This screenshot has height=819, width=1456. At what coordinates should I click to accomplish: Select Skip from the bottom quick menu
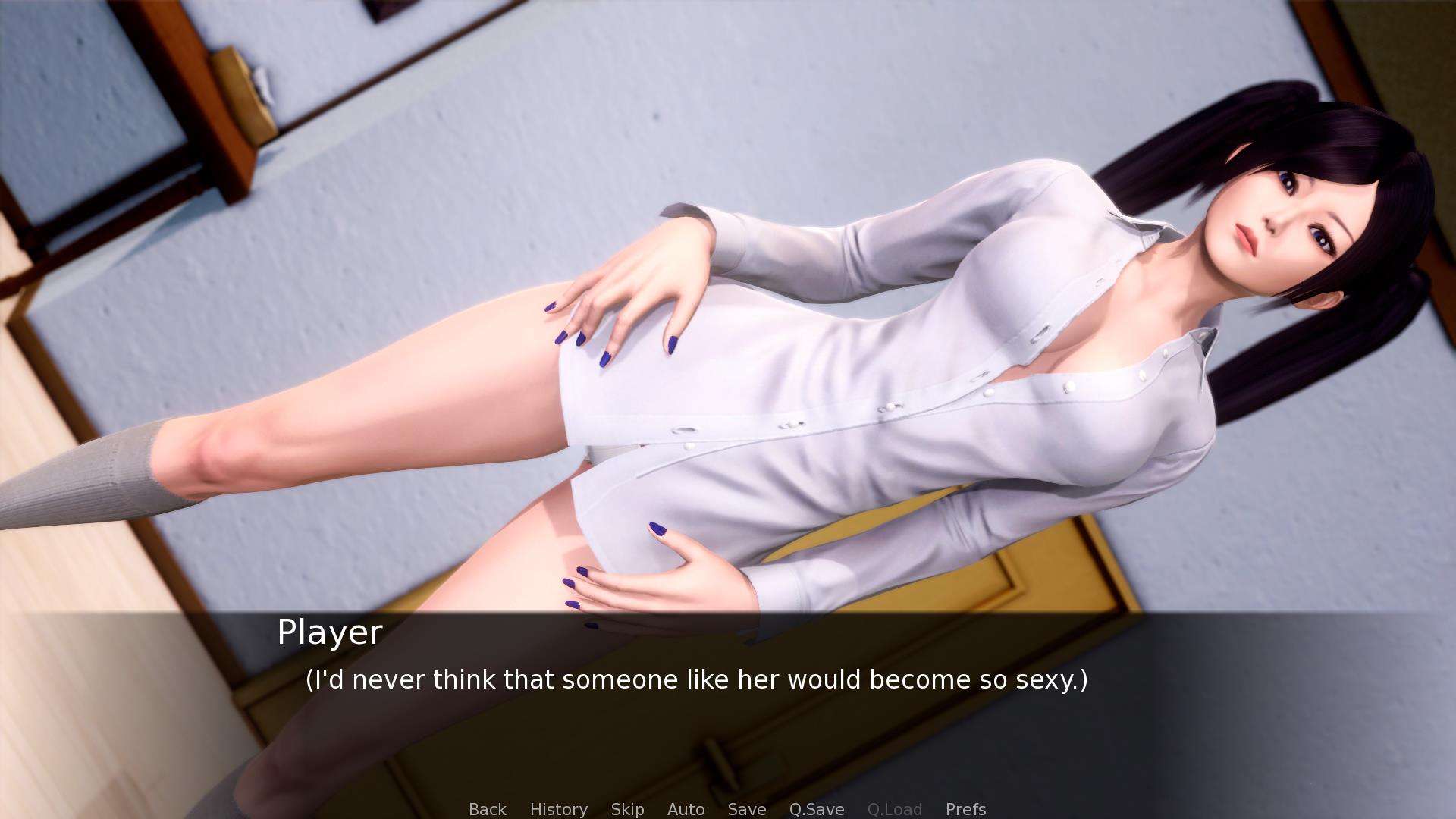[628, 809]
